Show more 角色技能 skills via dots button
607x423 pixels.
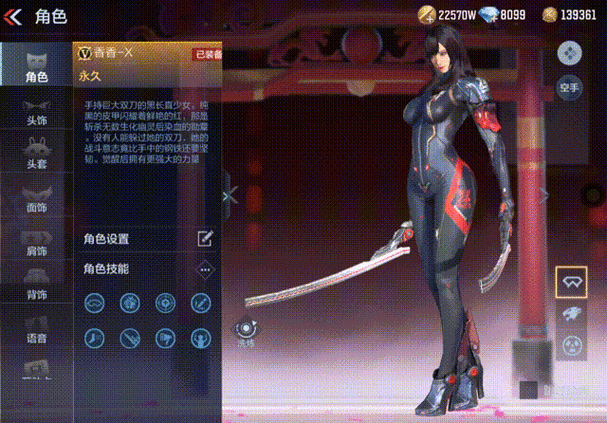click(205, 269)
